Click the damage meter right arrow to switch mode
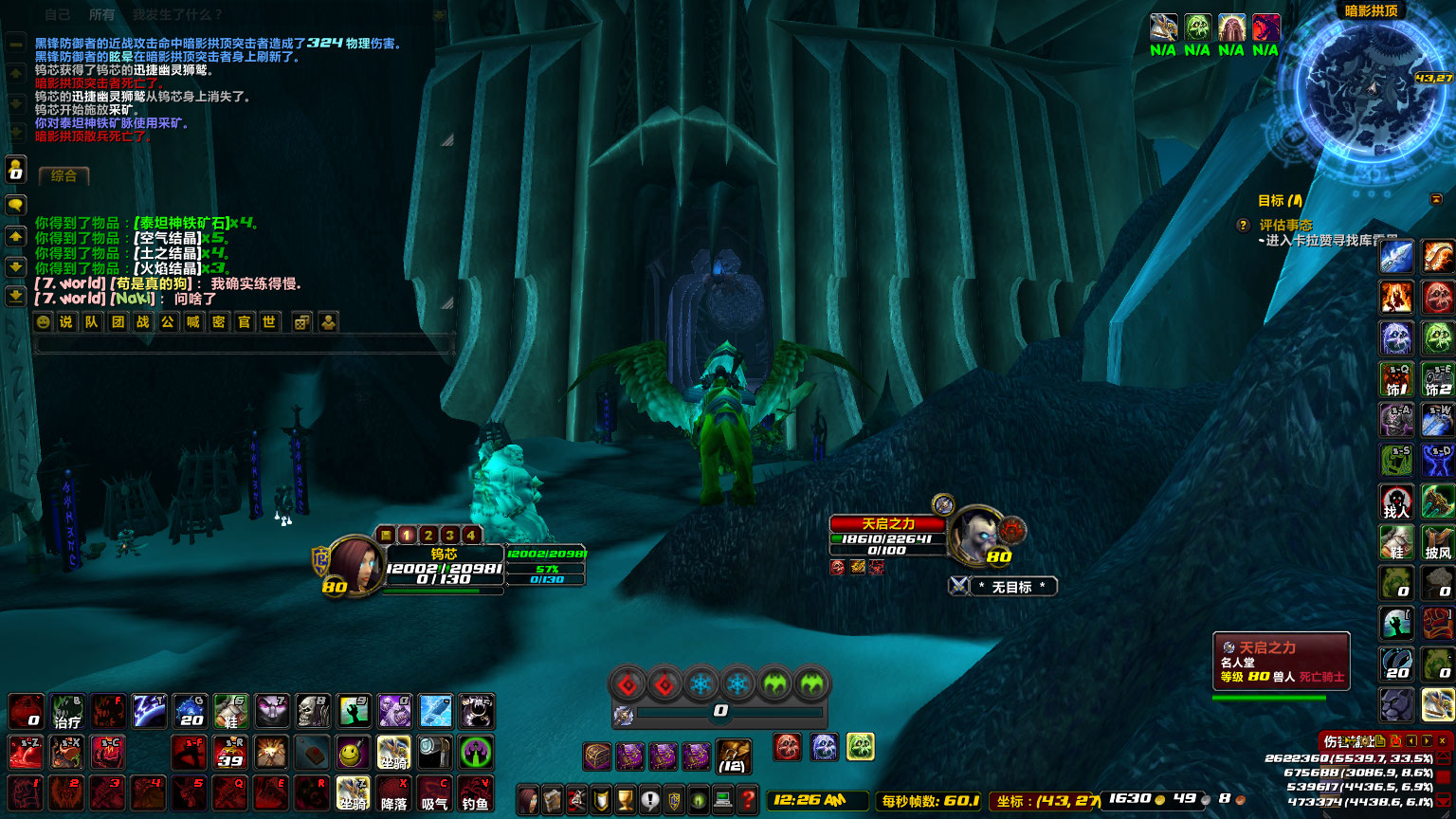The height and width of the screenshot is (819, 1456). pyautogui.click(x=1426, y=741)
